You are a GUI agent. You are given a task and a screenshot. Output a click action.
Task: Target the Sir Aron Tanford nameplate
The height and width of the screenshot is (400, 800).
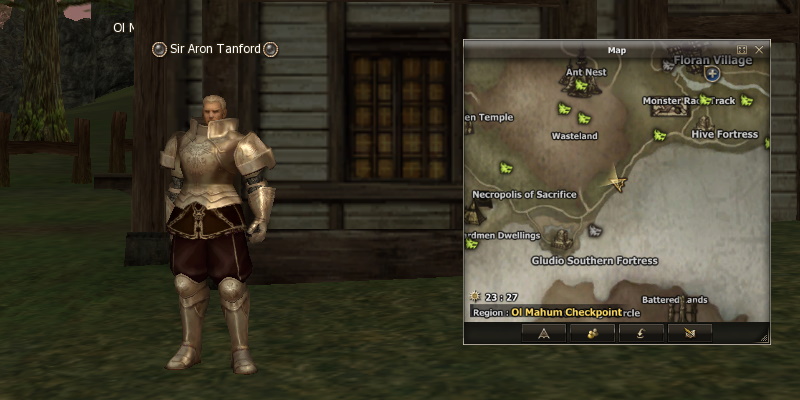pyautogui.click(x=215, y=49)
